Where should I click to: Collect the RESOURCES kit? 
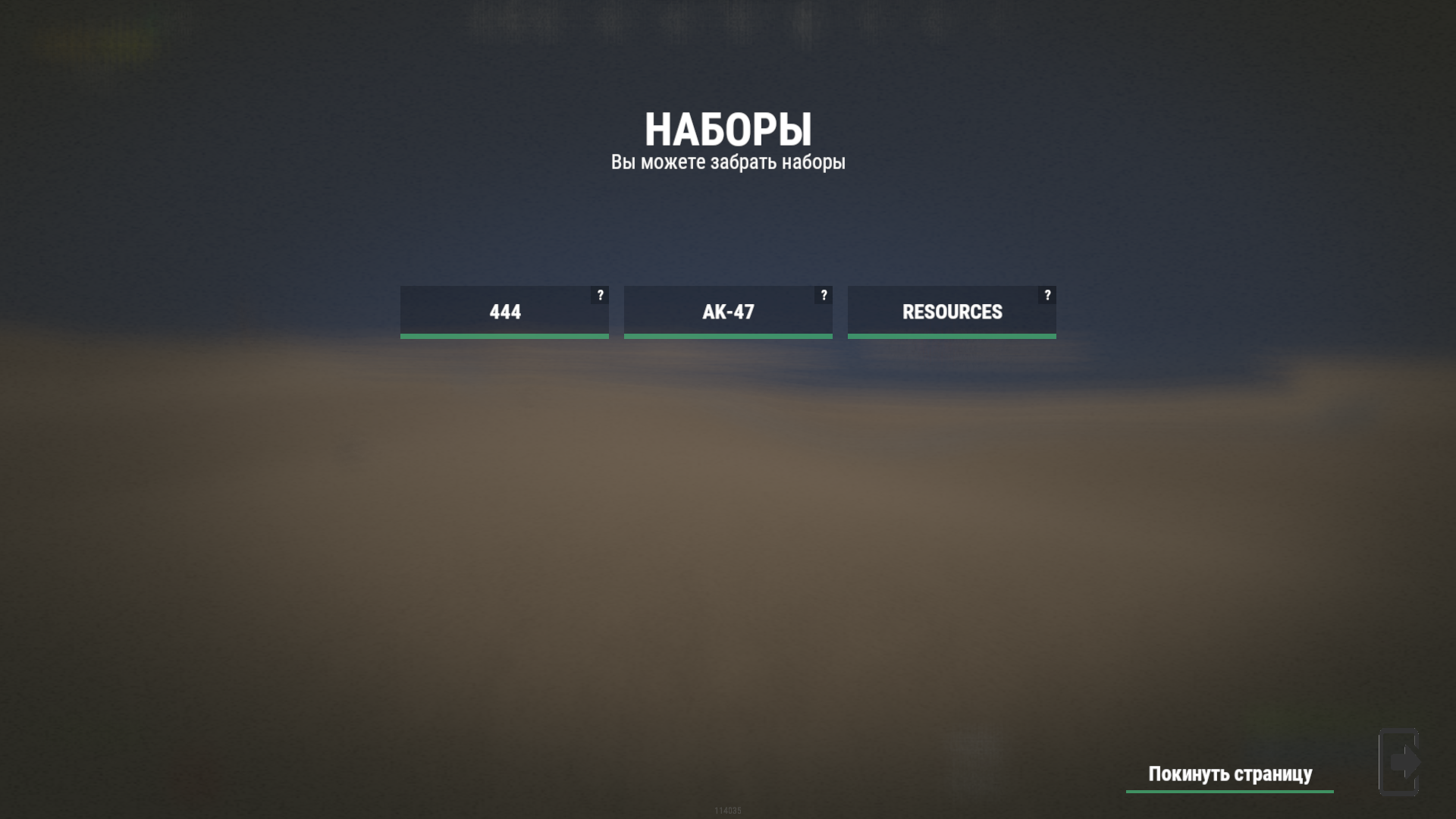click(951, 312)
